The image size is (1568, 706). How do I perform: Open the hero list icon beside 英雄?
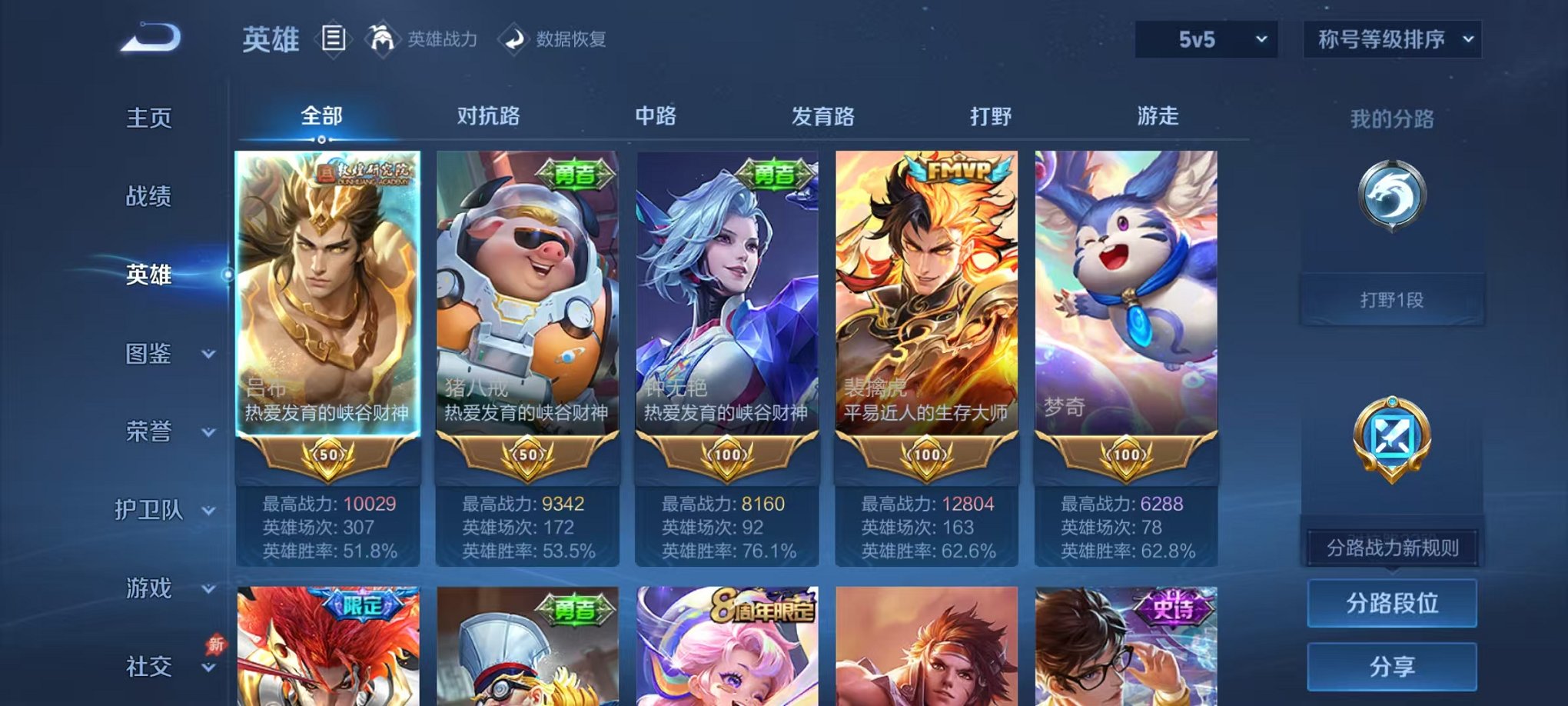(x=334, y=38)
